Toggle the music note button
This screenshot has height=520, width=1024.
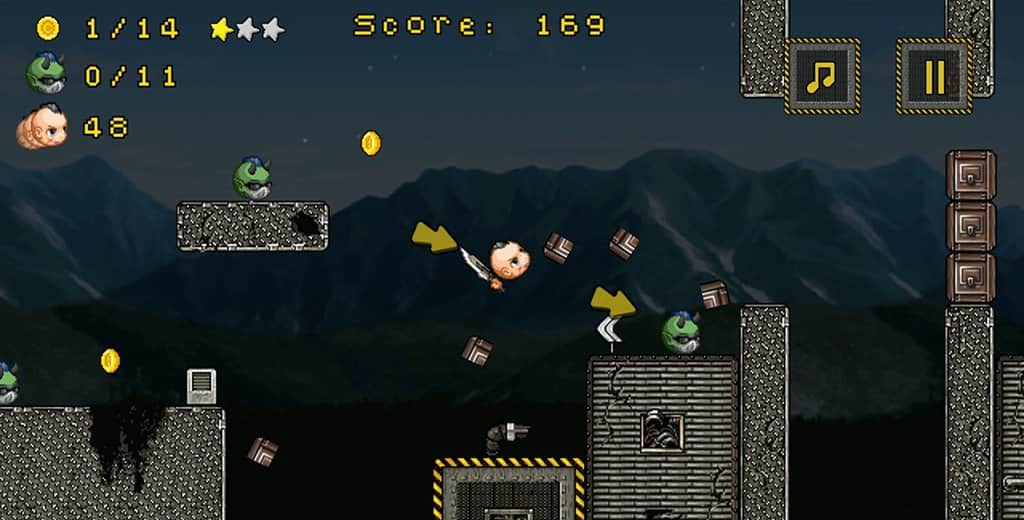coord(822,76)
